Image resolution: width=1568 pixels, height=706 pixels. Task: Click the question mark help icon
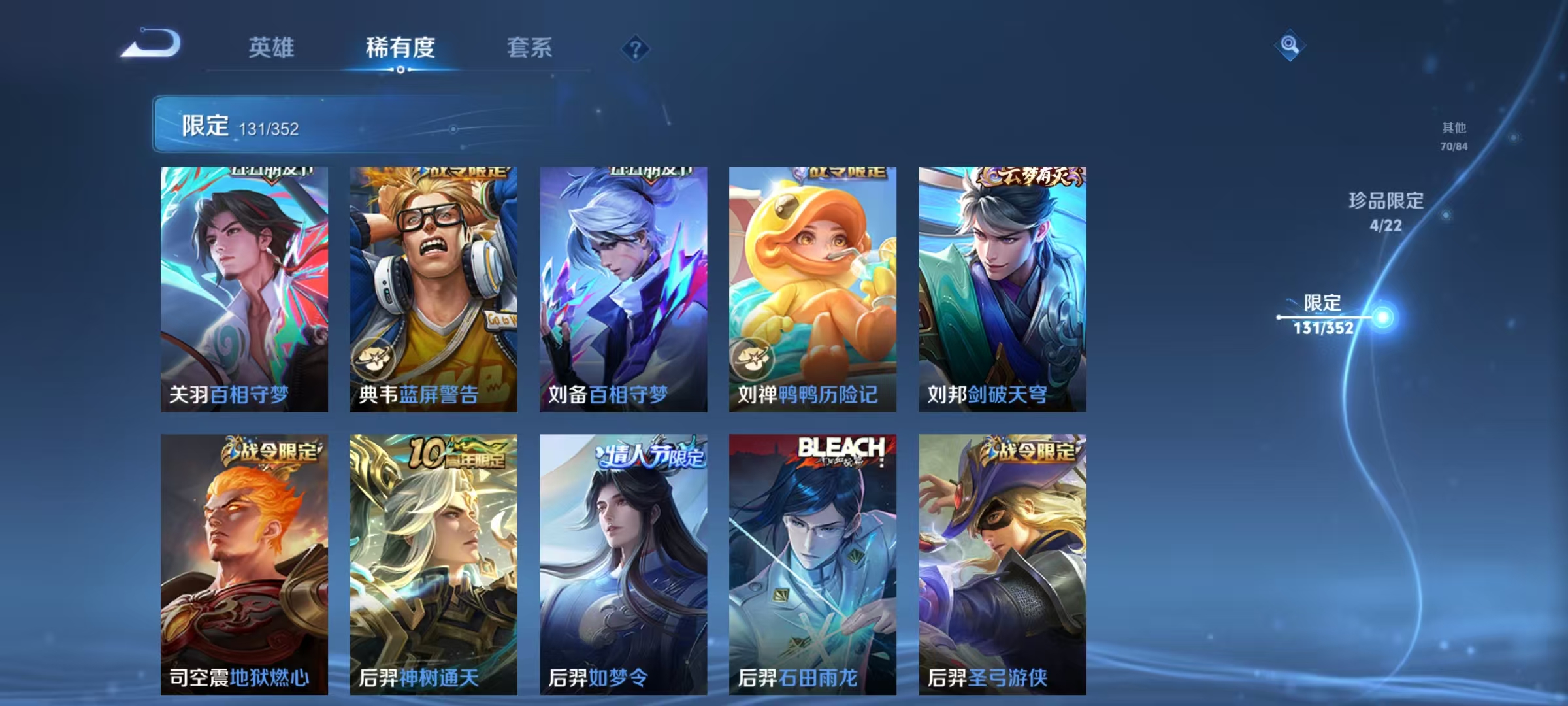coord(634,49)
